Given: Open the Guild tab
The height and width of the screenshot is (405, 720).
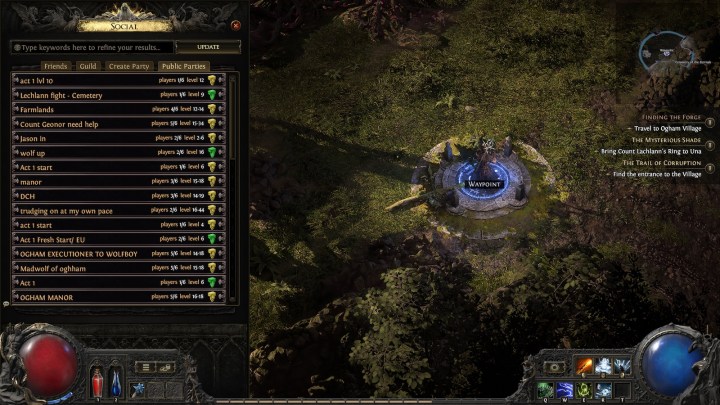Looking at the screenshot, I should [x=88, y=66].
